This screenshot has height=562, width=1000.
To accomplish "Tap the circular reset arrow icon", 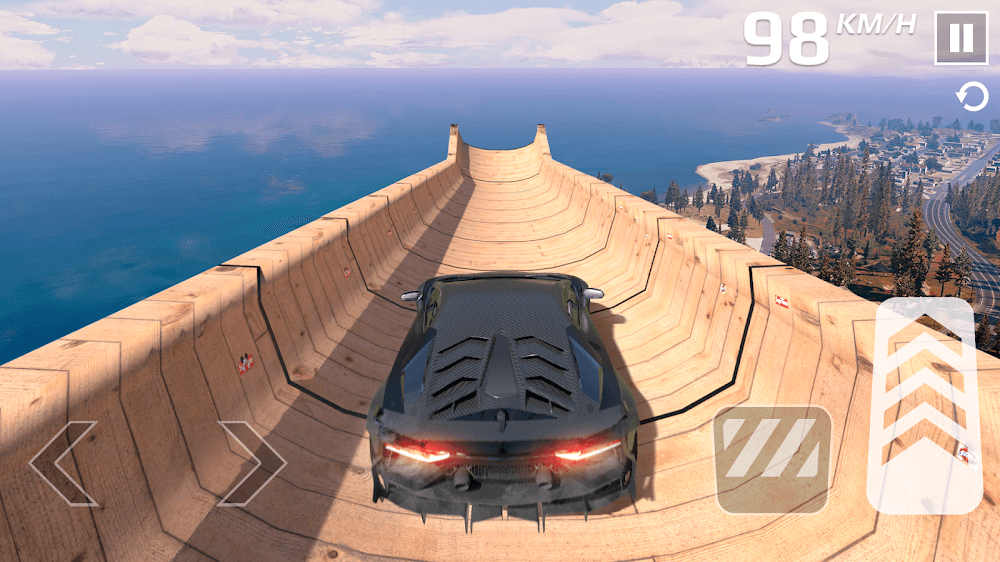I will tap(971, 96).
